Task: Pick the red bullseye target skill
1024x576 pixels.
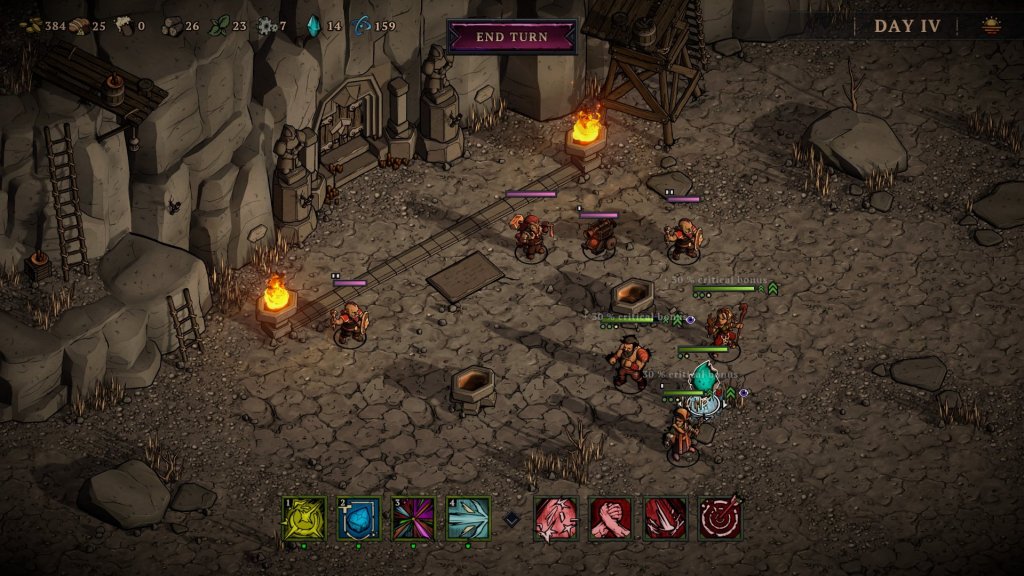Action: [720, 519]
